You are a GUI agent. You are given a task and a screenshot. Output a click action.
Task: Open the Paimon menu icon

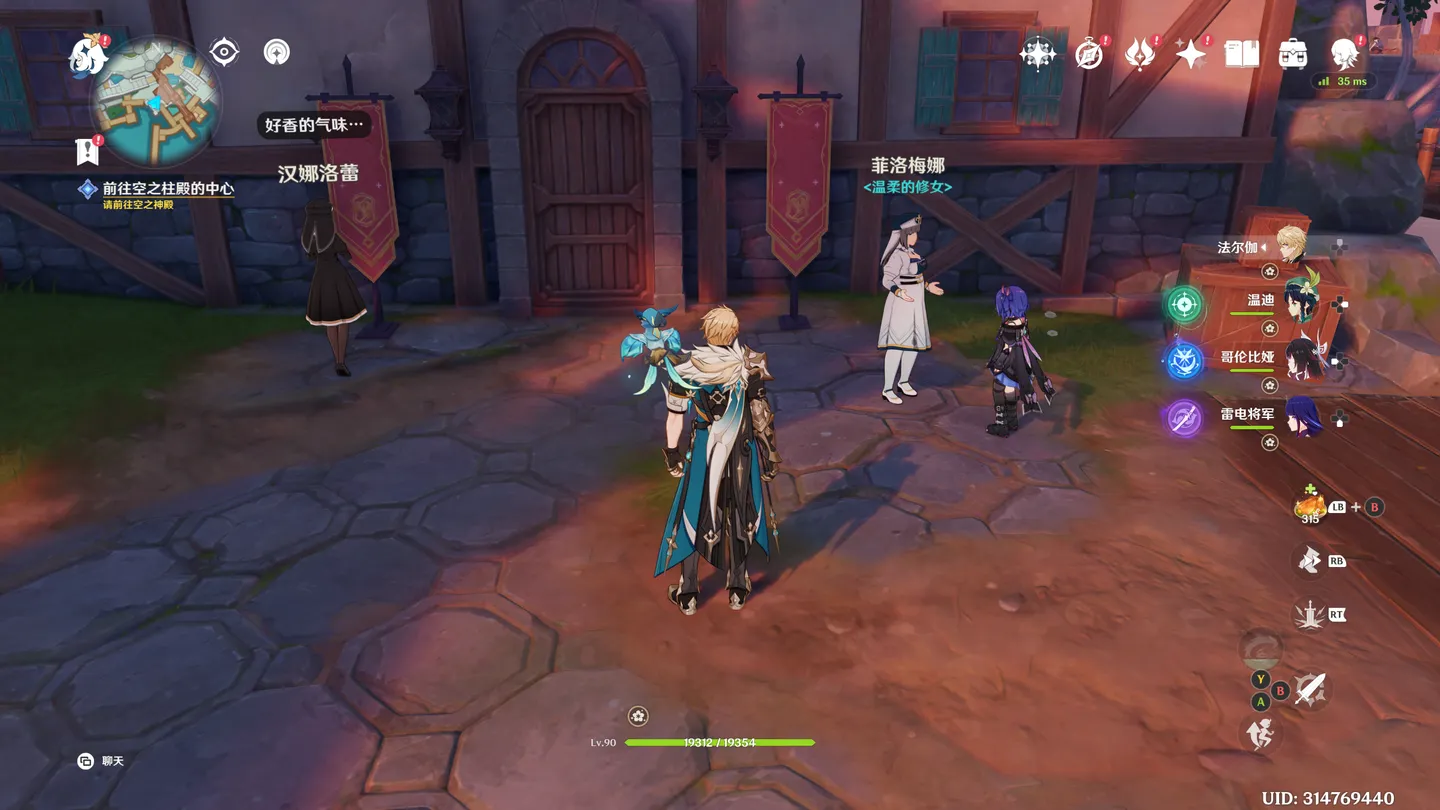pos(88,55)
